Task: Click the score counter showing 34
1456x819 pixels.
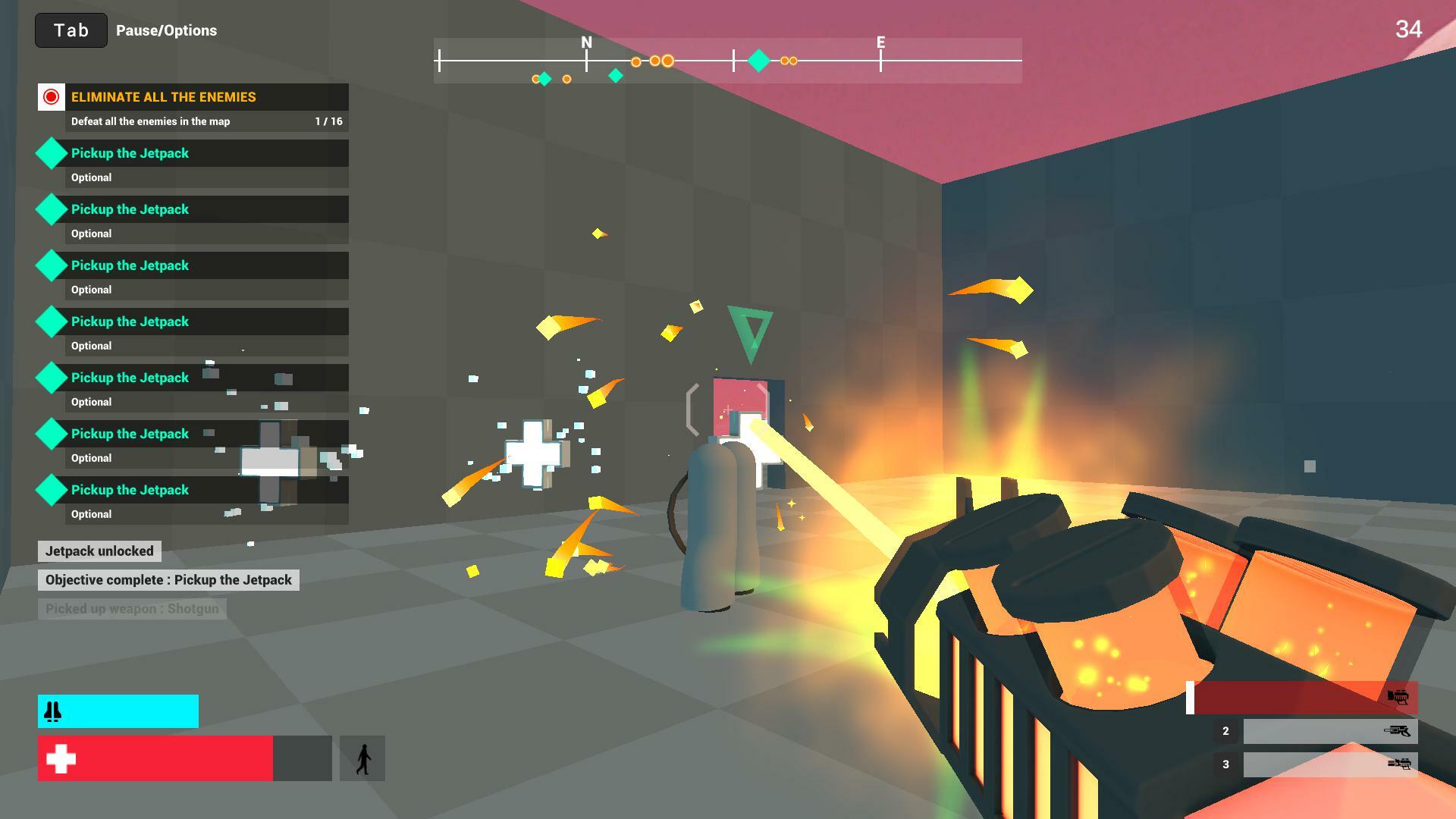Action: coord(1409,28)
